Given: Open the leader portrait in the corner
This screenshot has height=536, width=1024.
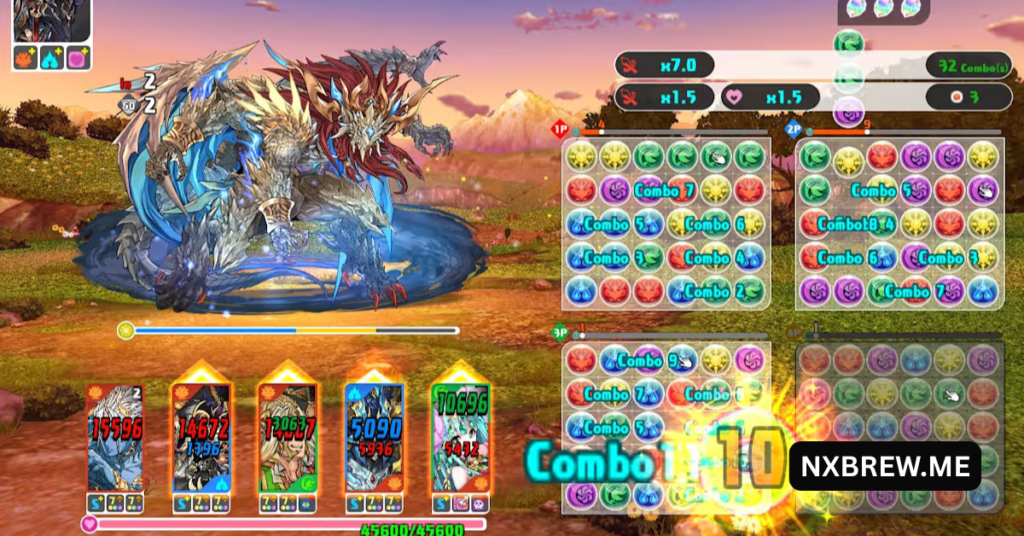Looking at the screenshot, I should click(x=51, y=20).
